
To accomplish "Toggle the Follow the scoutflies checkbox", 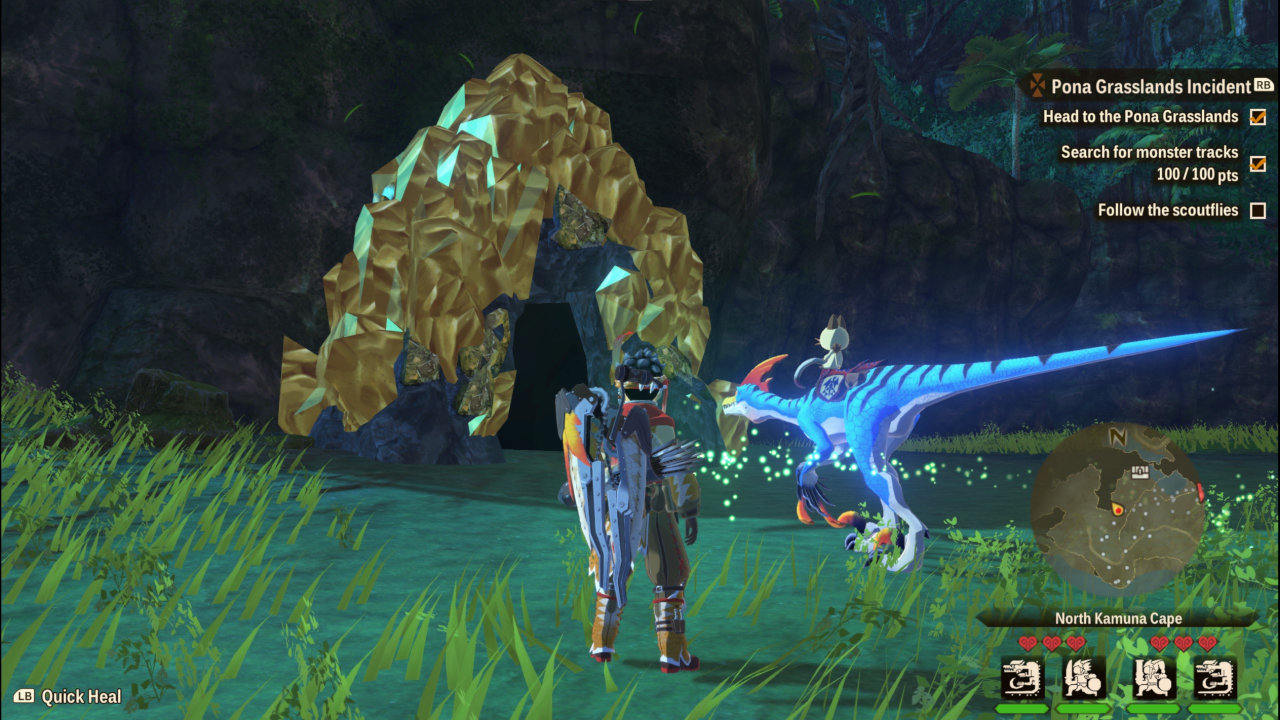I will (1256, 210).
